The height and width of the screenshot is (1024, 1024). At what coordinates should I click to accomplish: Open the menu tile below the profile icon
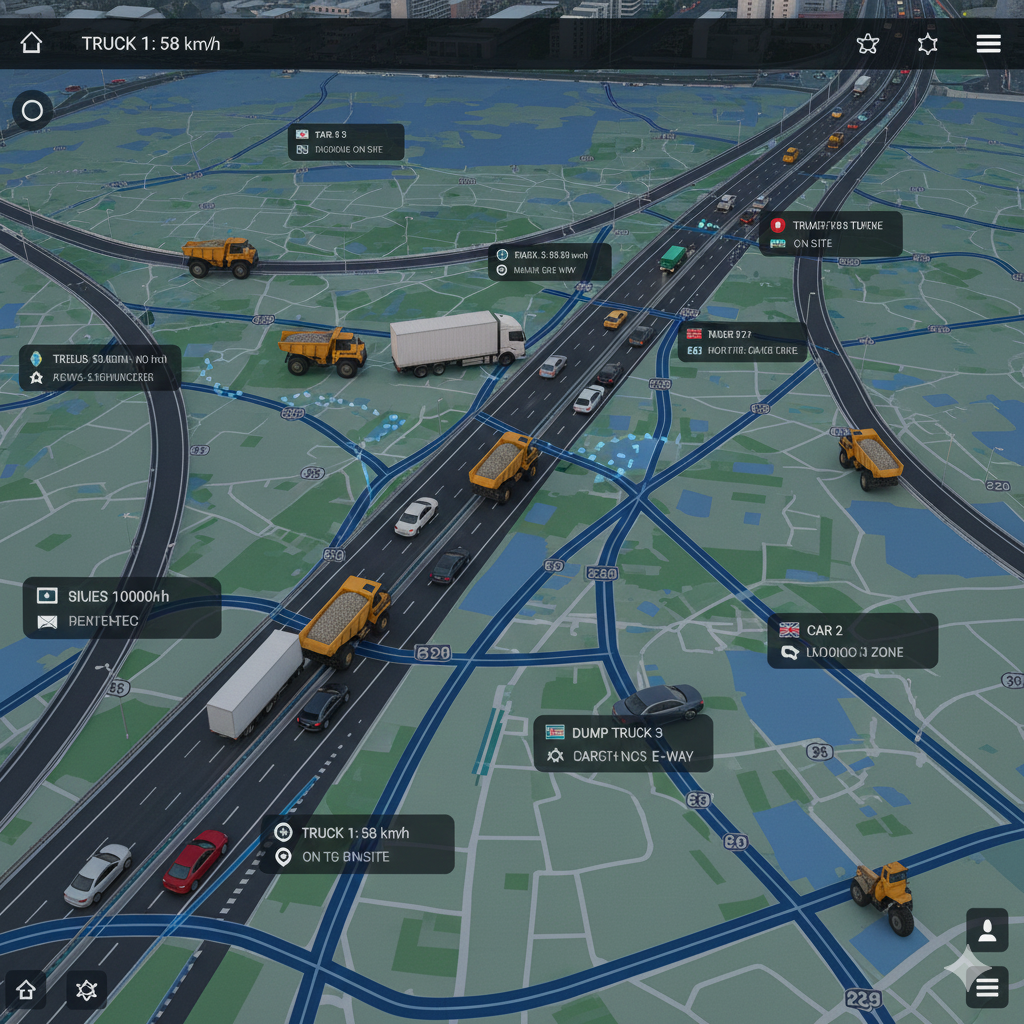[987, 988]
